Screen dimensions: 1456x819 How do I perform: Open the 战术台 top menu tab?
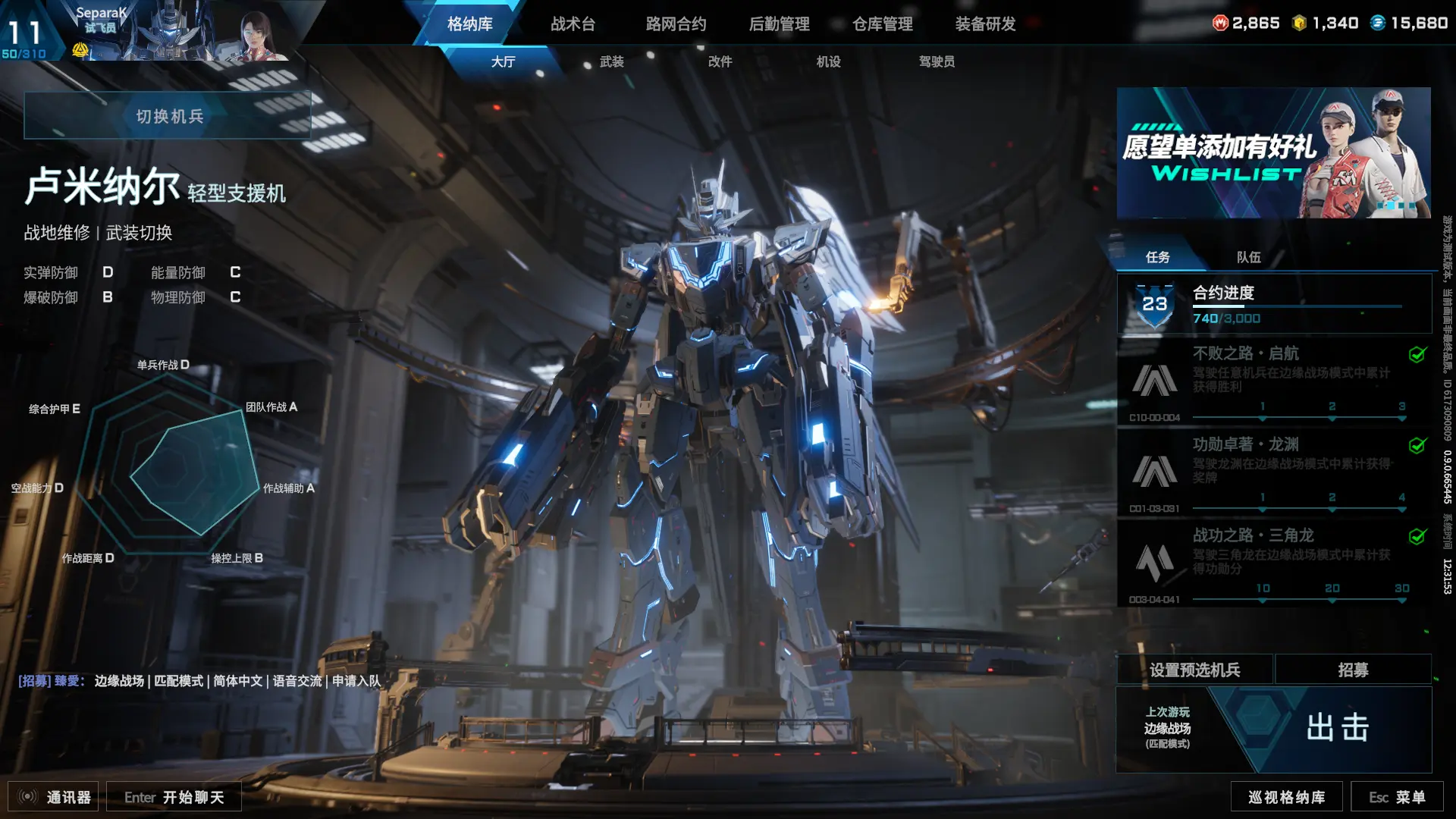click(573, 24)
